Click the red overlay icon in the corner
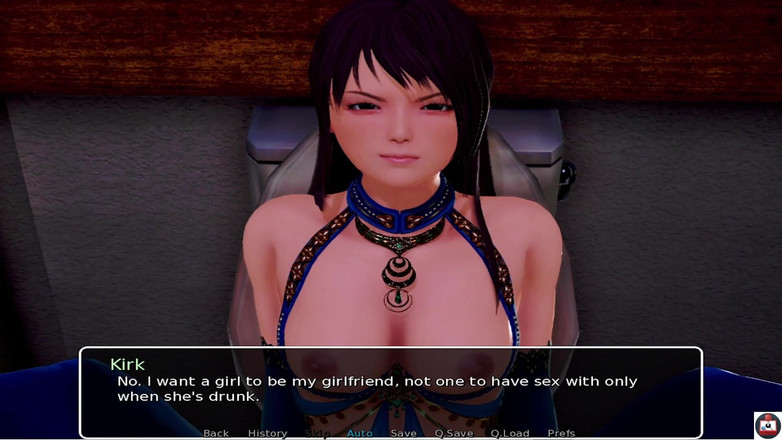The width and height of the screenshot is (782, 440). click(x=767, y=425)
